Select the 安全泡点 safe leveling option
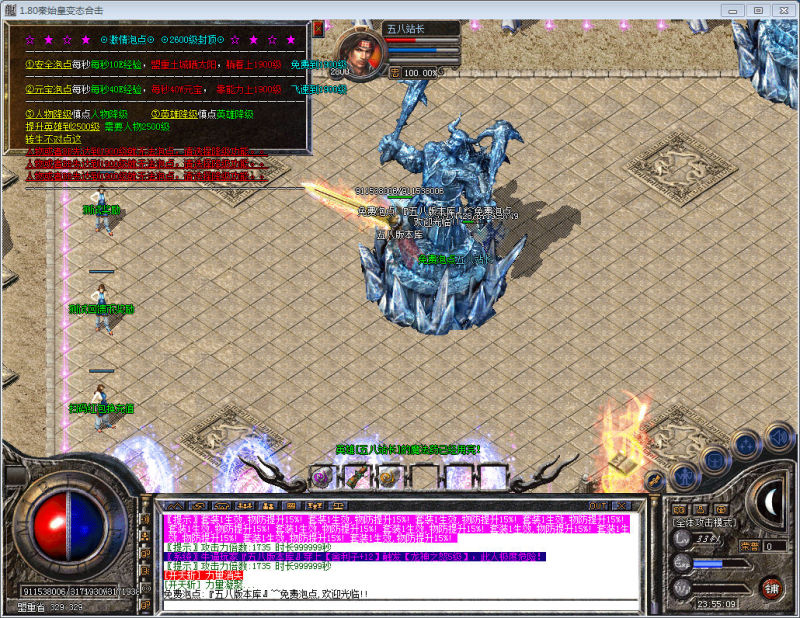 coord(46,64)
